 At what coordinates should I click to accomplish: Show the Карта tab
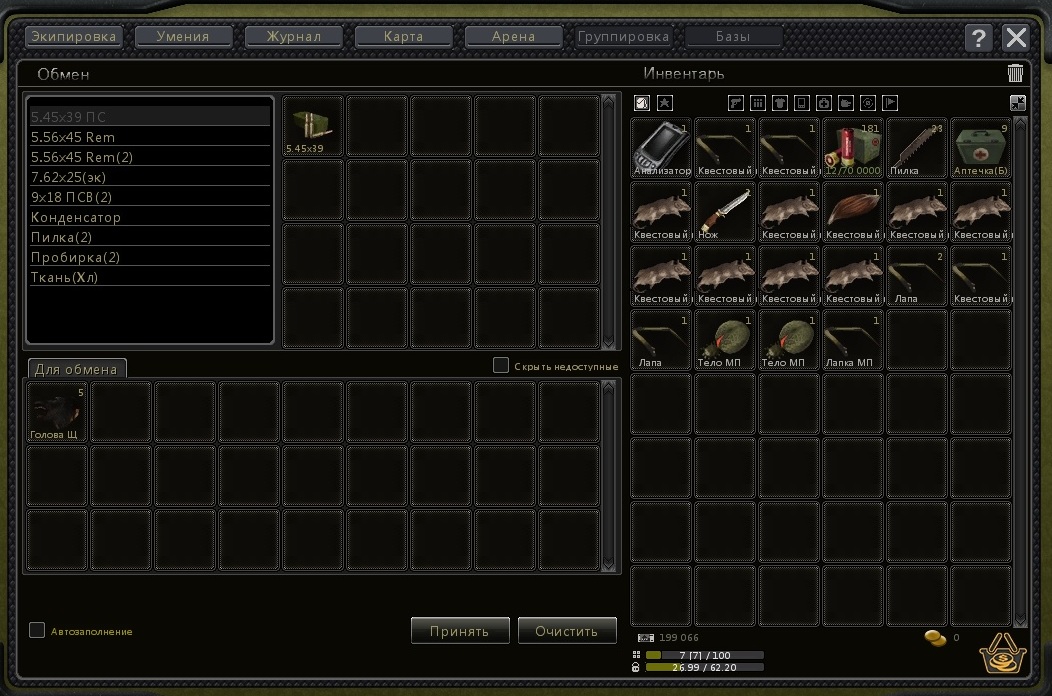404,37
